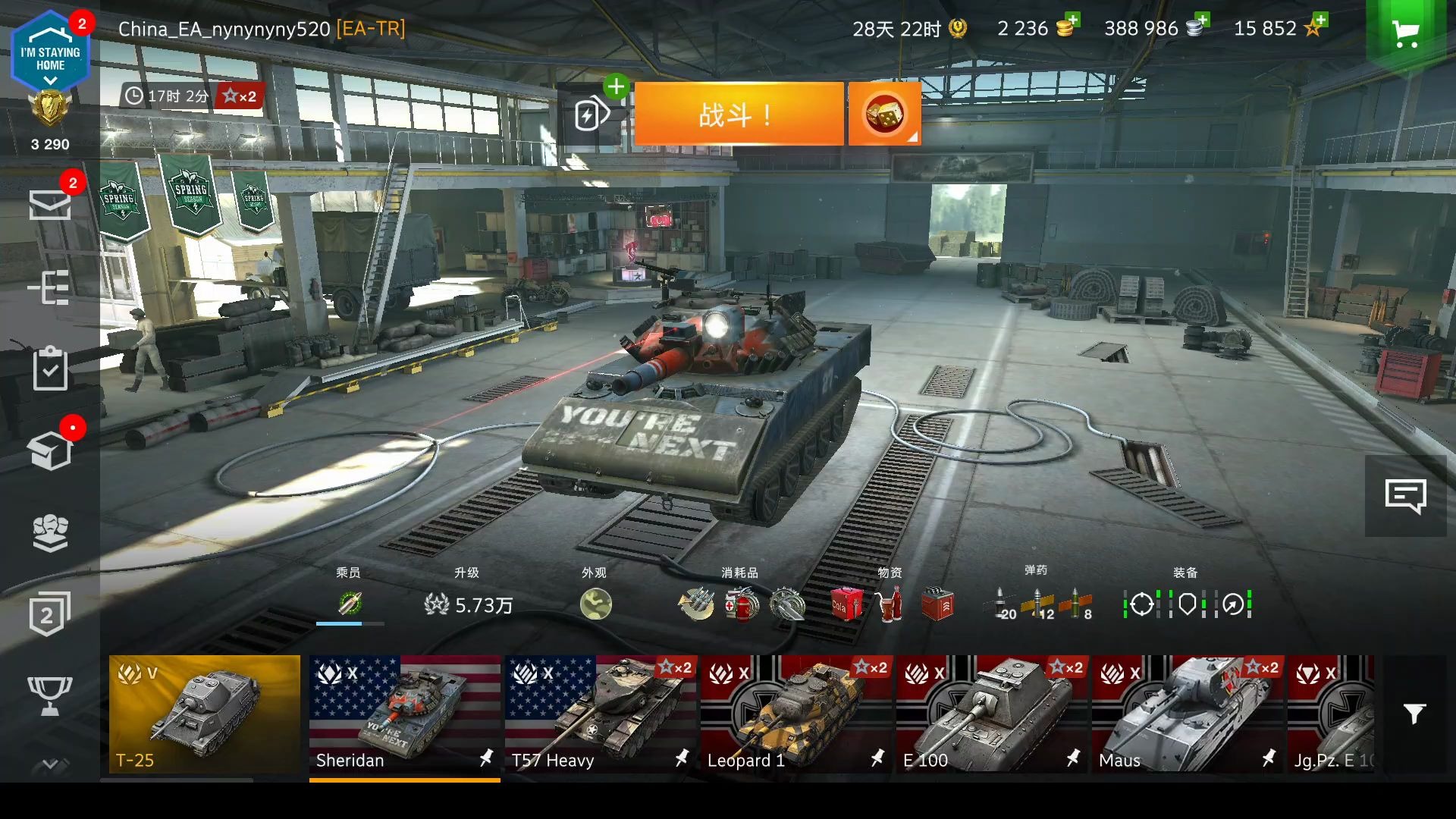1456x819 pixels.
Task: Open the camouflage appearance (外观) option
Action: pos(595,604)
